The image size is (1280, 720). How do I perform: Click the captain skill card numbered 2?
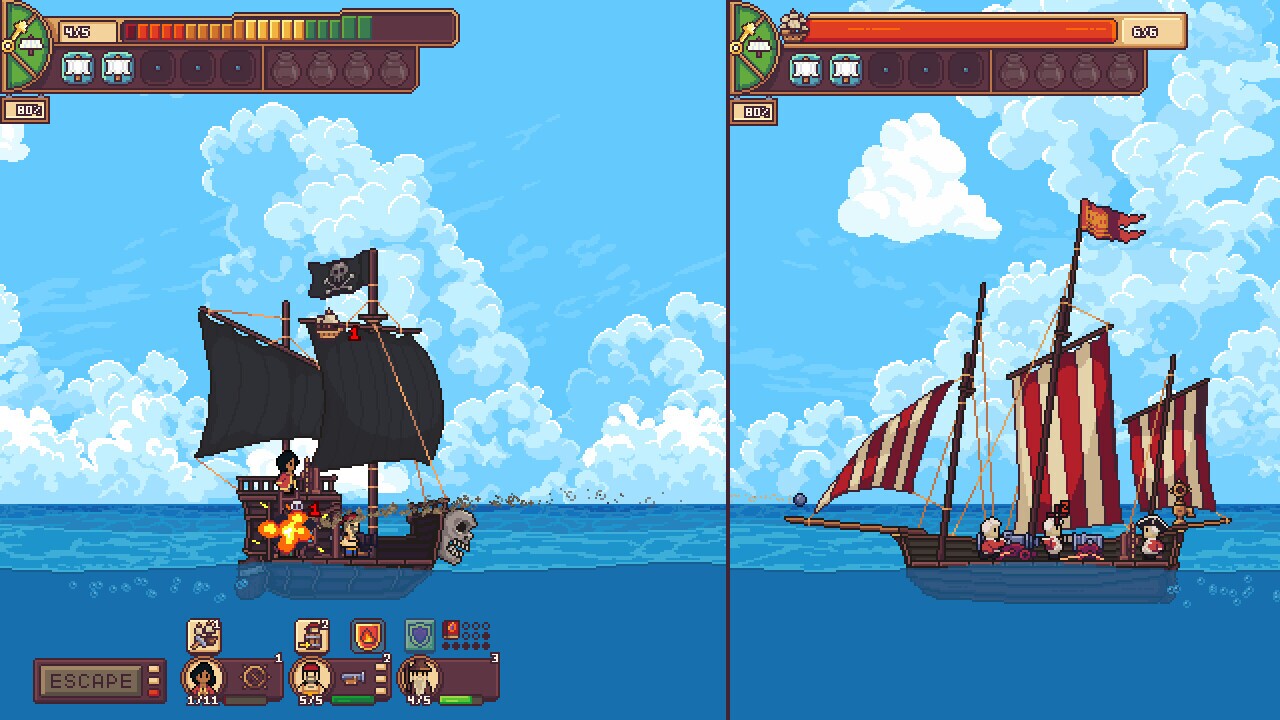(311, 634)
